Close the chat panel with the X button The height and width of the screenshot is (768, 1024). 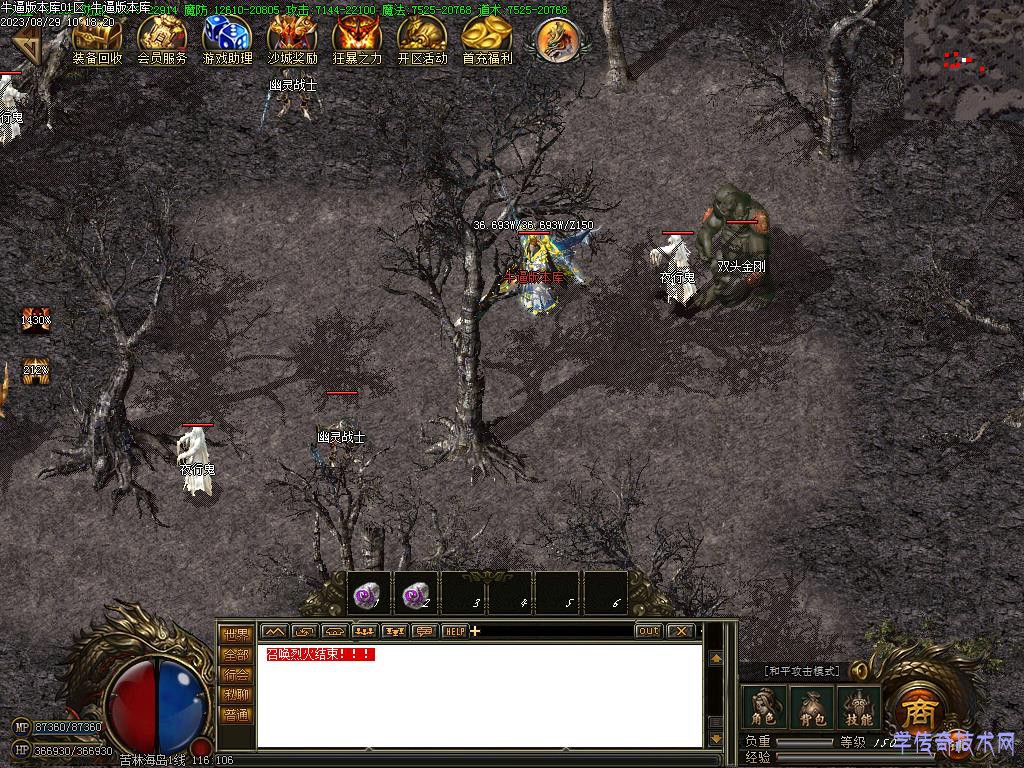681,631
